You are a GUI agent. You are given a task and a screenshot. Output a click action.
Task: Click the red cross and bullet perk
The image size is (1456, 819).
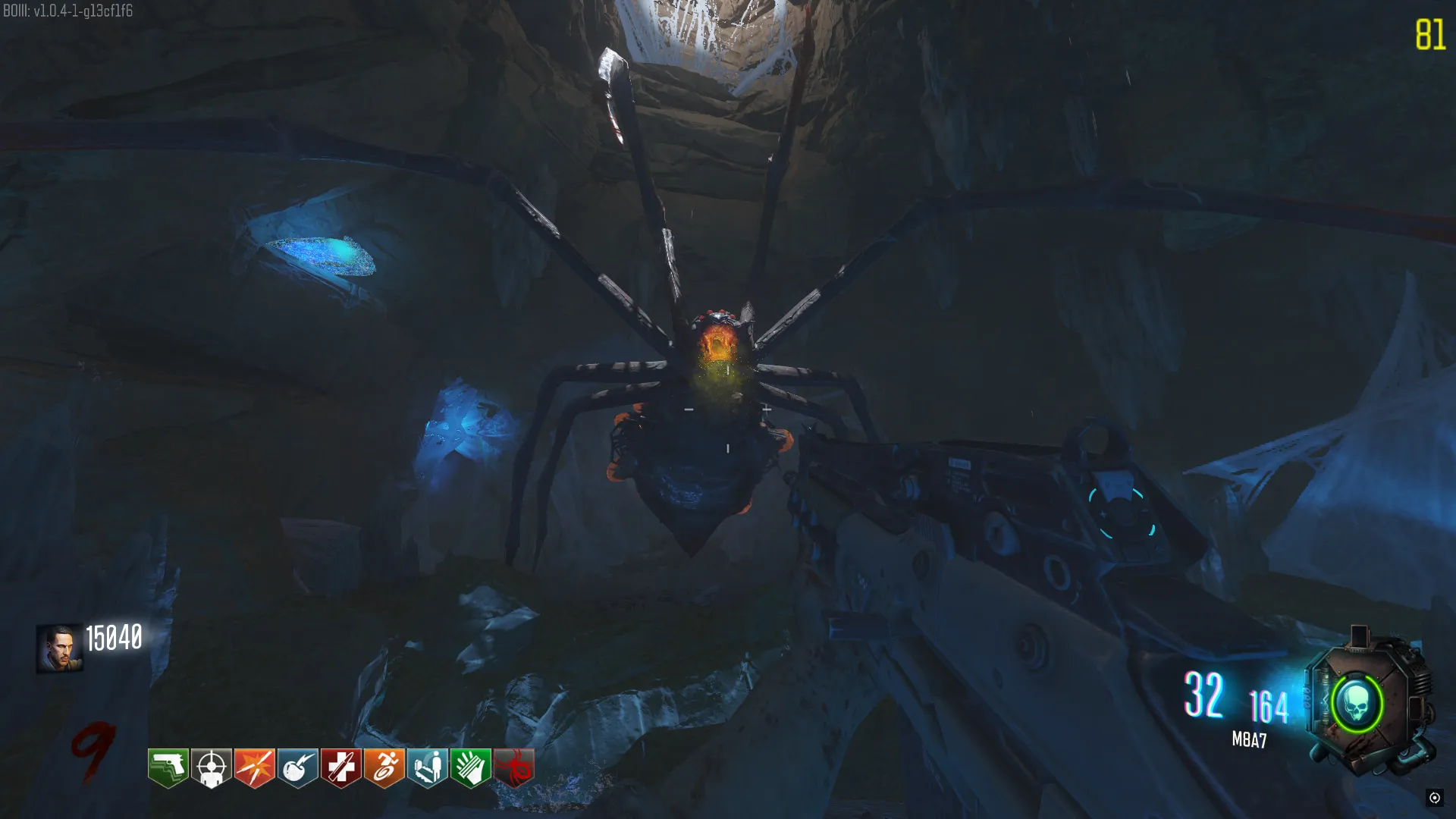click(341, 767)
